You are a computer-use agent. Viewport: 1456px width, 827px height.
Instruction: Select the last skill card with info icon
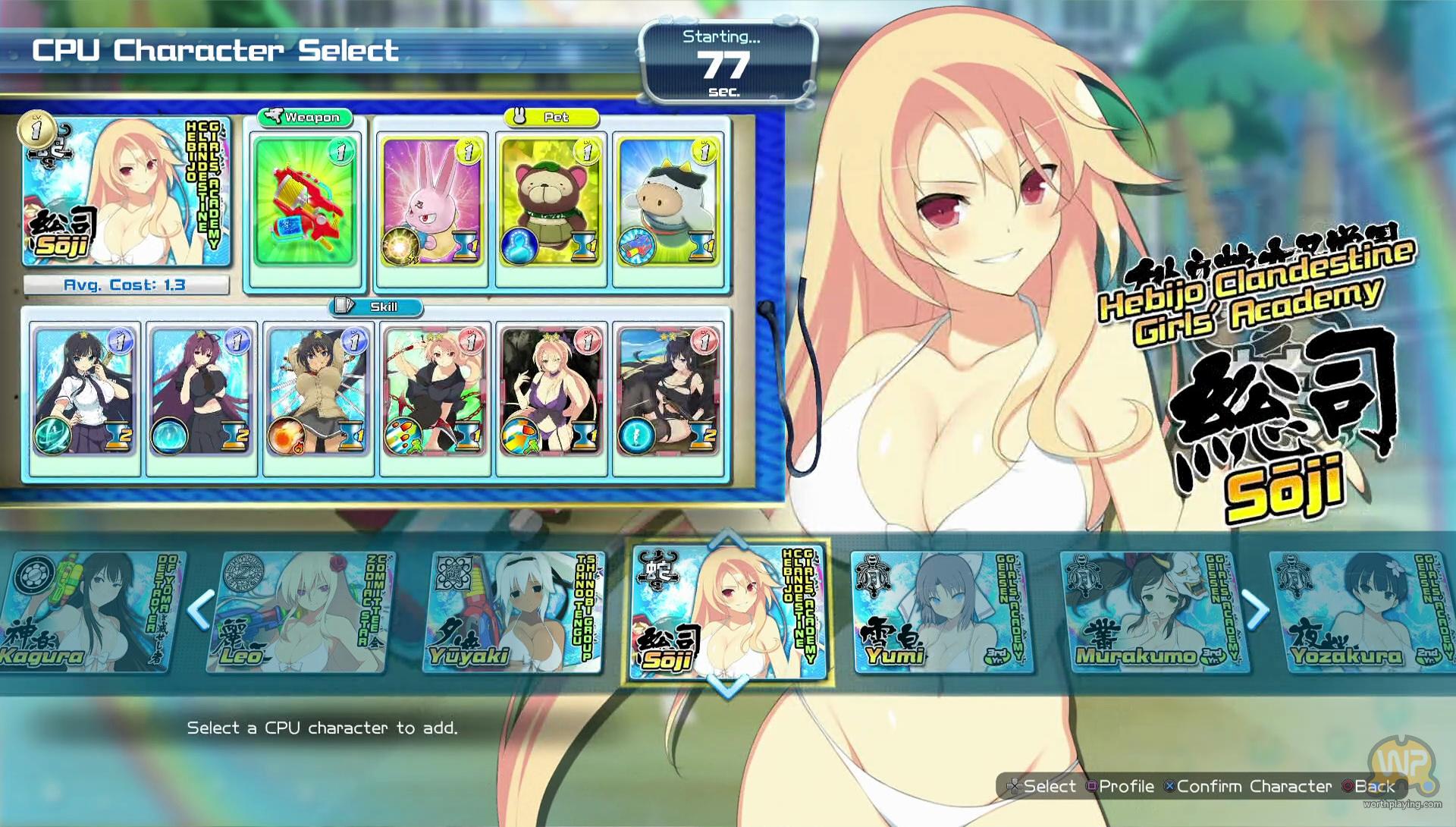pyautogui.click(x=668, y=391)
